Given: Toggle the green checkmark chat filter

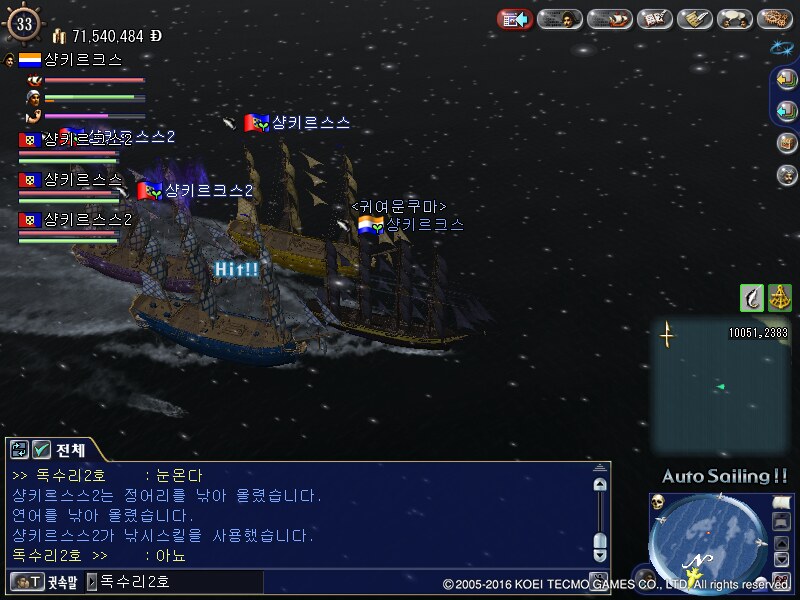Looking at the screenshot, I should point(41,449).
